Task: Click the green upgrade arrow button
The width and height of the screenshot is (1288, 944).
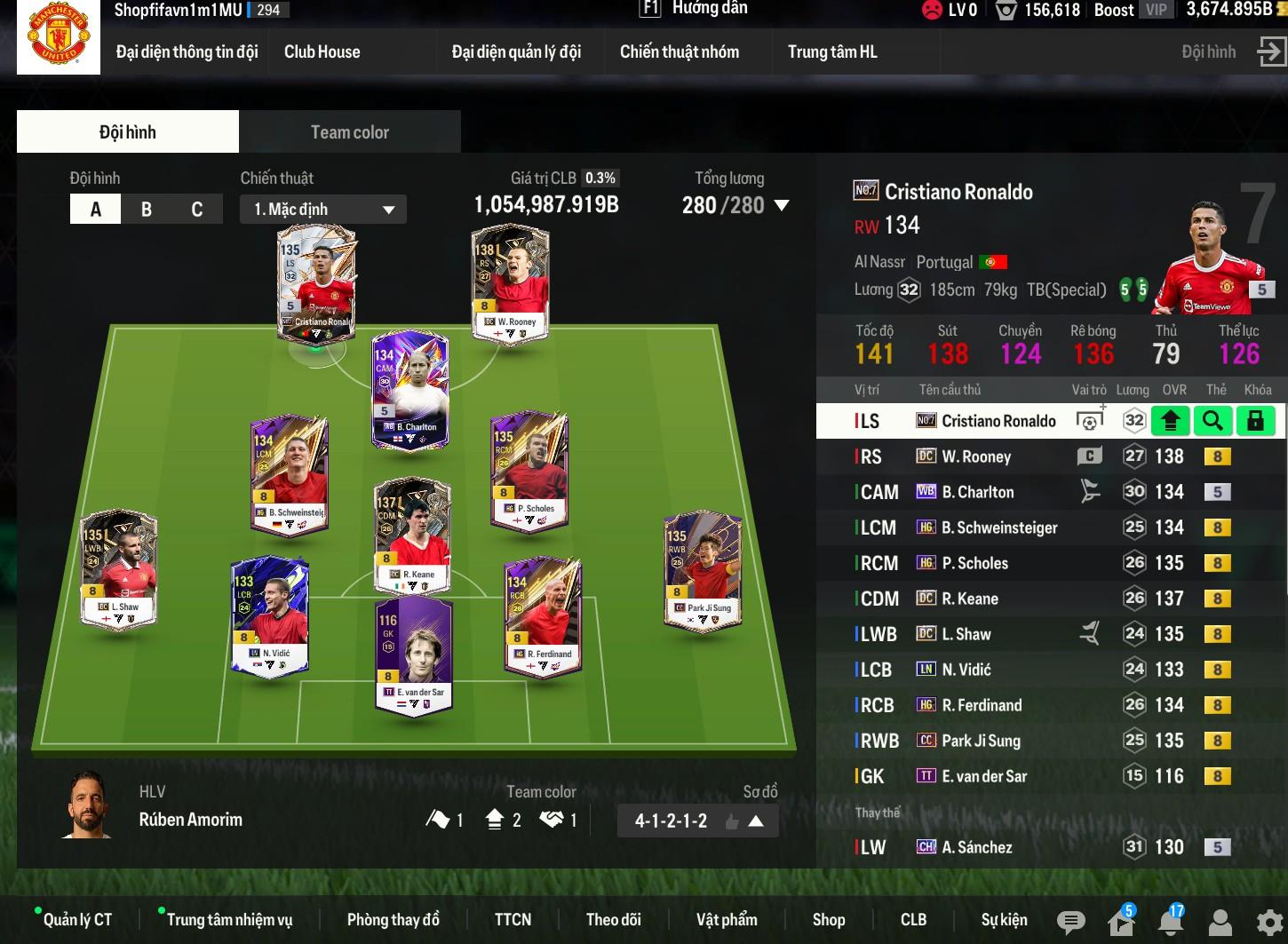Action: [x=1170, y=421]
